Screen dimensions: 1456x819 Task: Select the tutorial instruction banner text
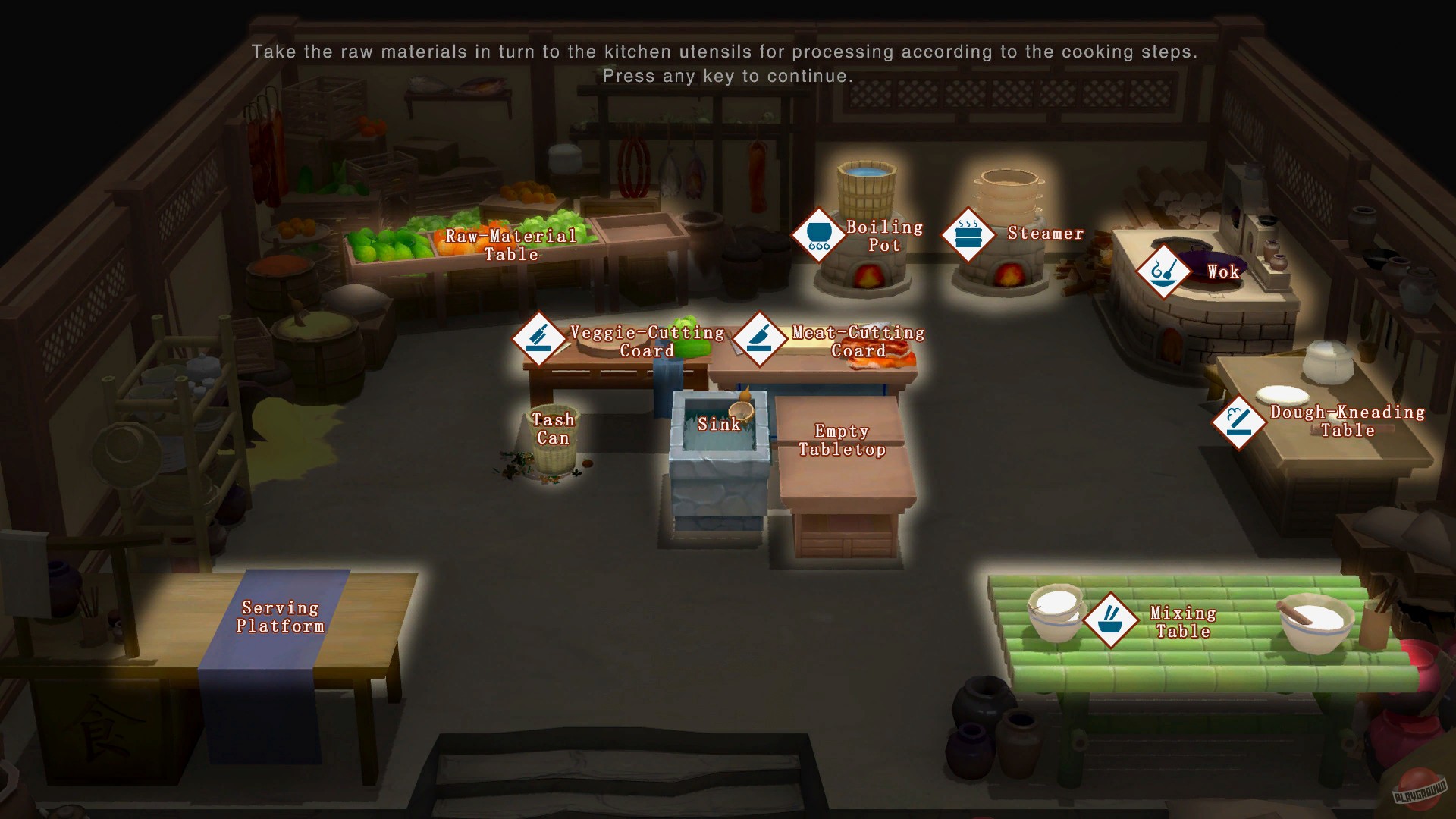click(726, 52)
